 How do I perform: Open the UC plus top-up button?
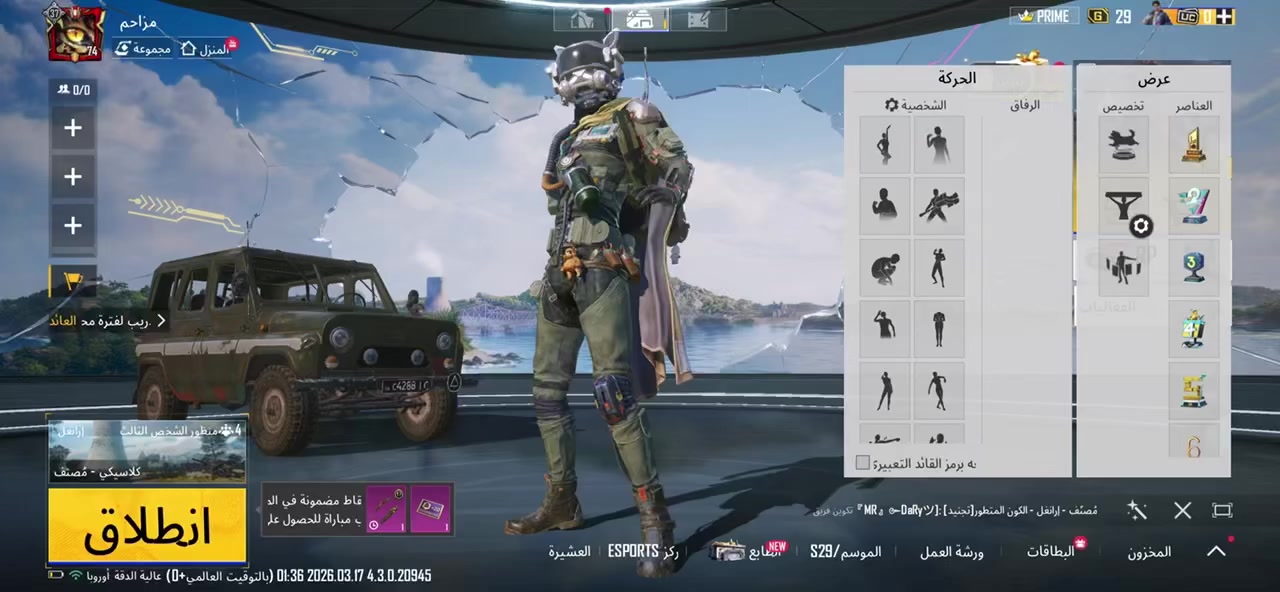point(1225,16)
